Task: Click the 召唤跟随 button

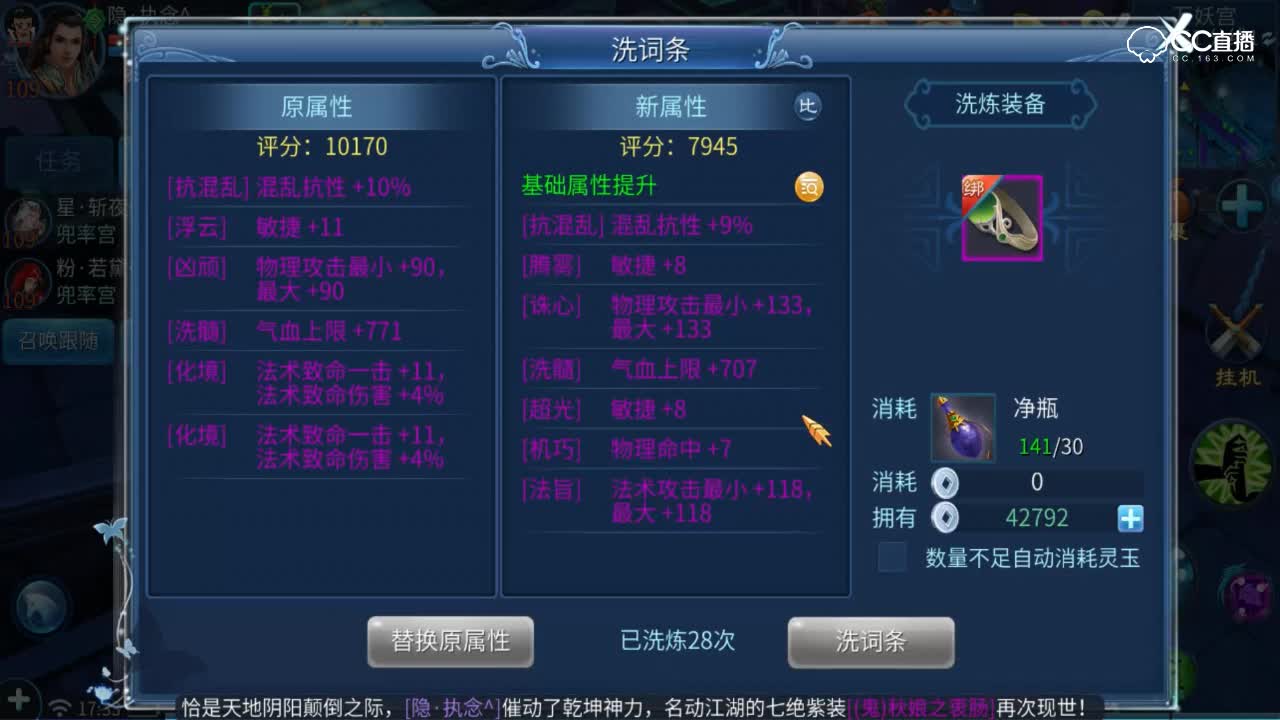Action: [56, 341]
